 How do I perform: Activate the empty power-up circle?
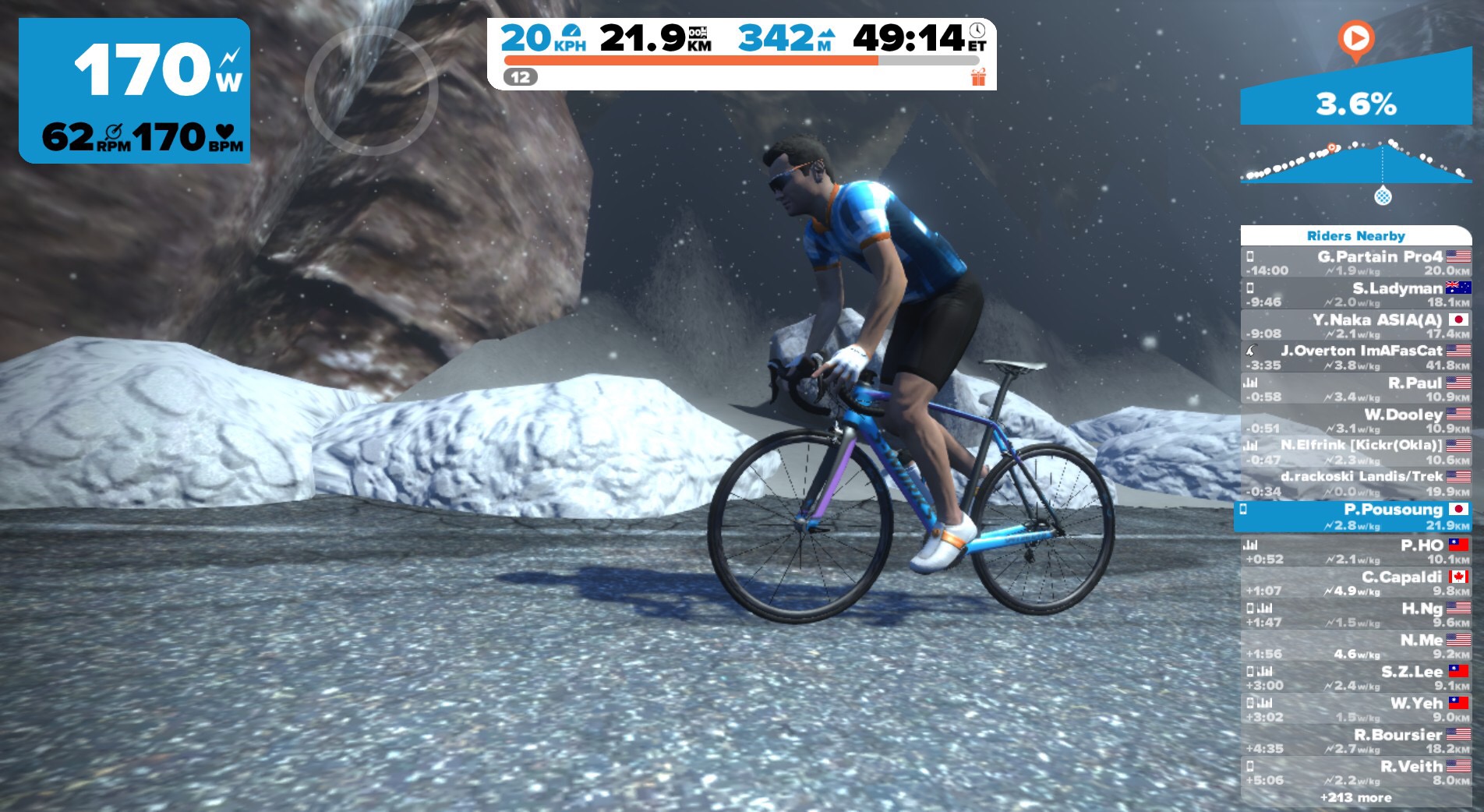point(371,91)
